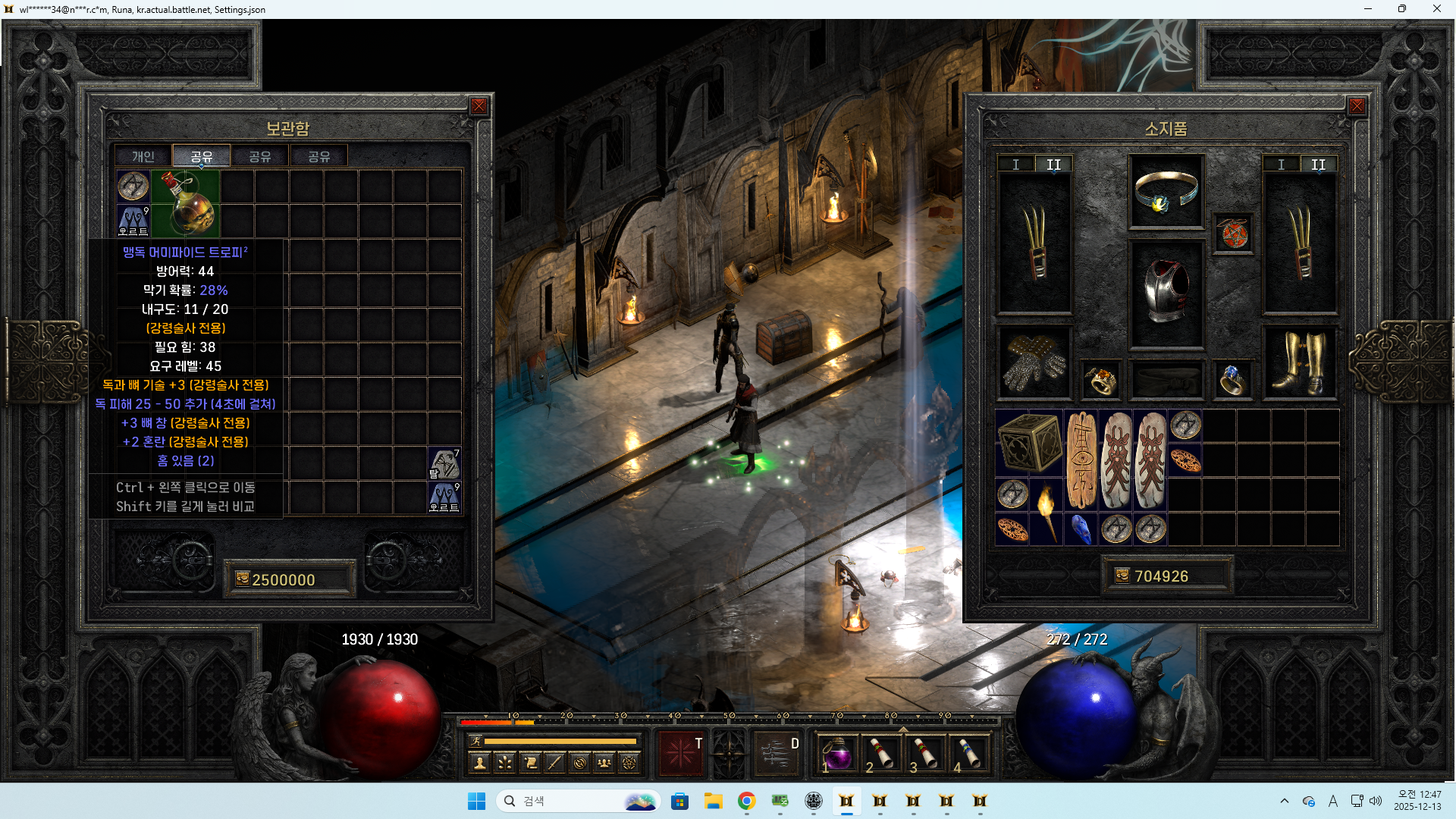Use the purple rejuvenation potion in belt

pyautogui.click(x=837, y=754)
